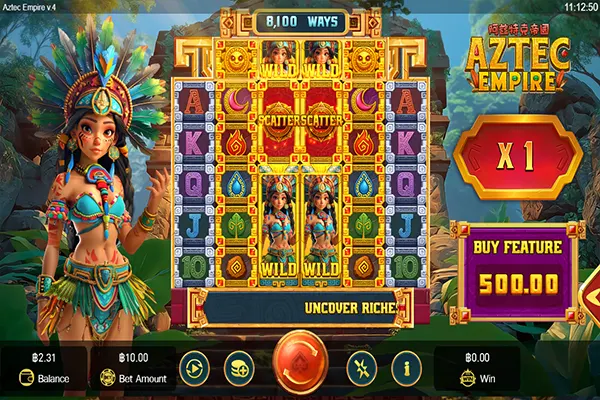The image size is (600, 400).
Task: Open the game info button
Action: coord(405,367)
